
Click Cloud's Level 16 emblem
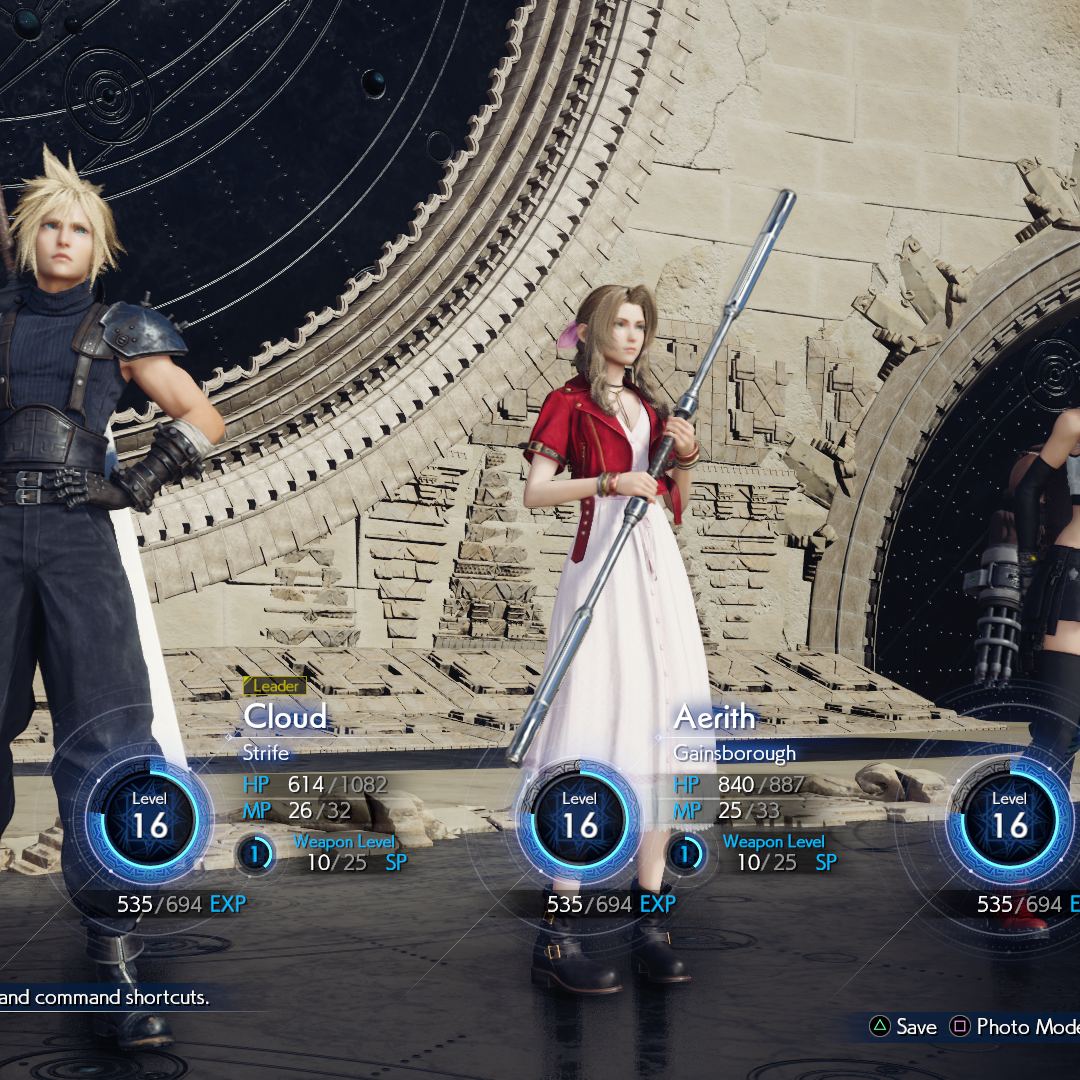(150, 816)
